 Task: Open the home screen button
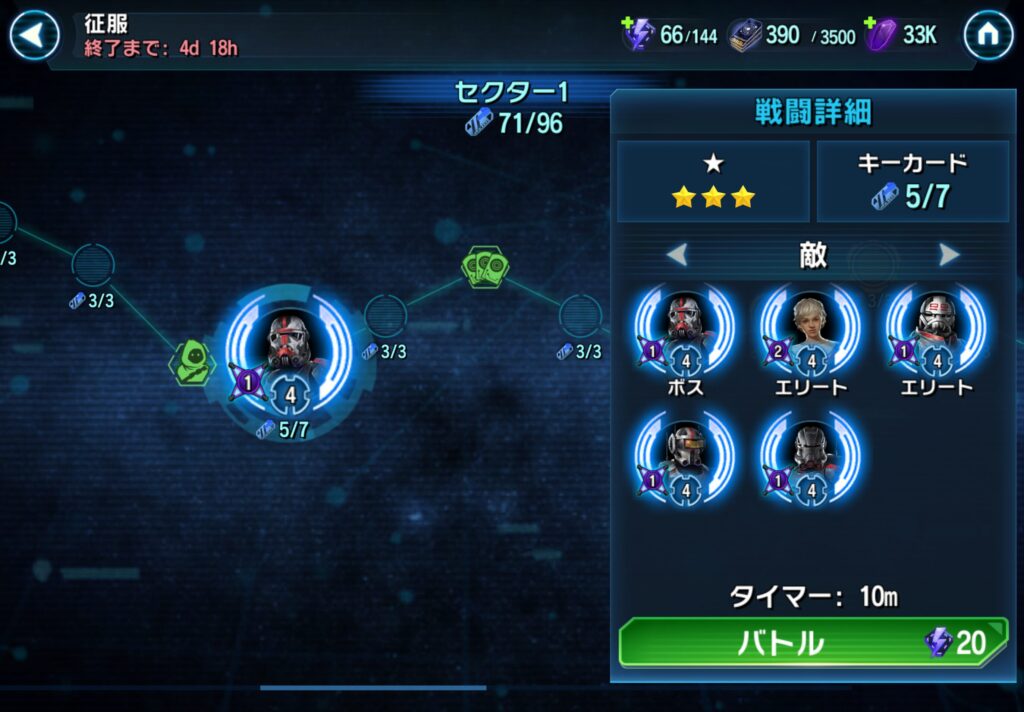click(x=987, y=36)
